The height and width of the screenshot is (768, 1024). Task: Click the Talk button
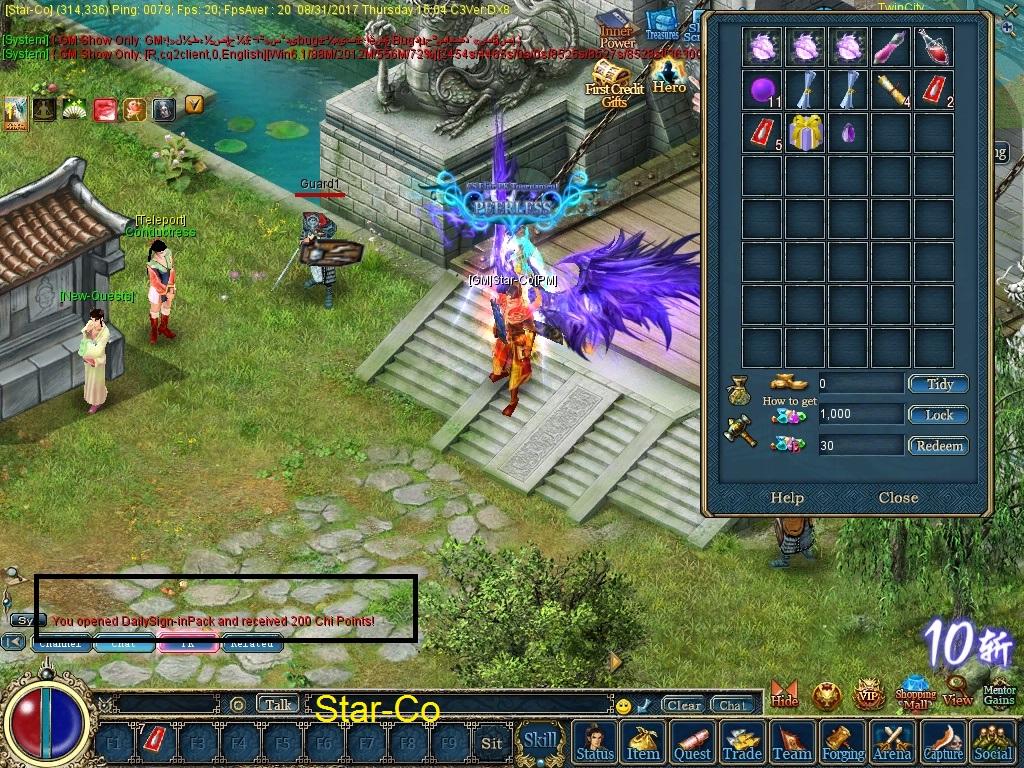click(x=278, y=705)
